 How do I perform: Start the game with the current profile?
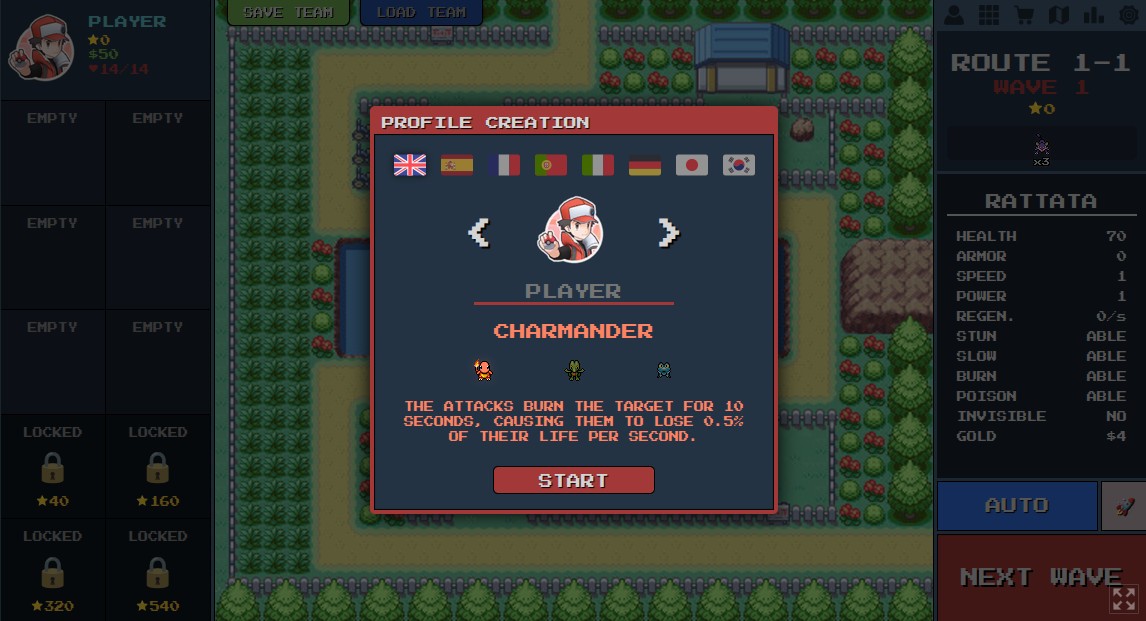click(x=573, y=480)
